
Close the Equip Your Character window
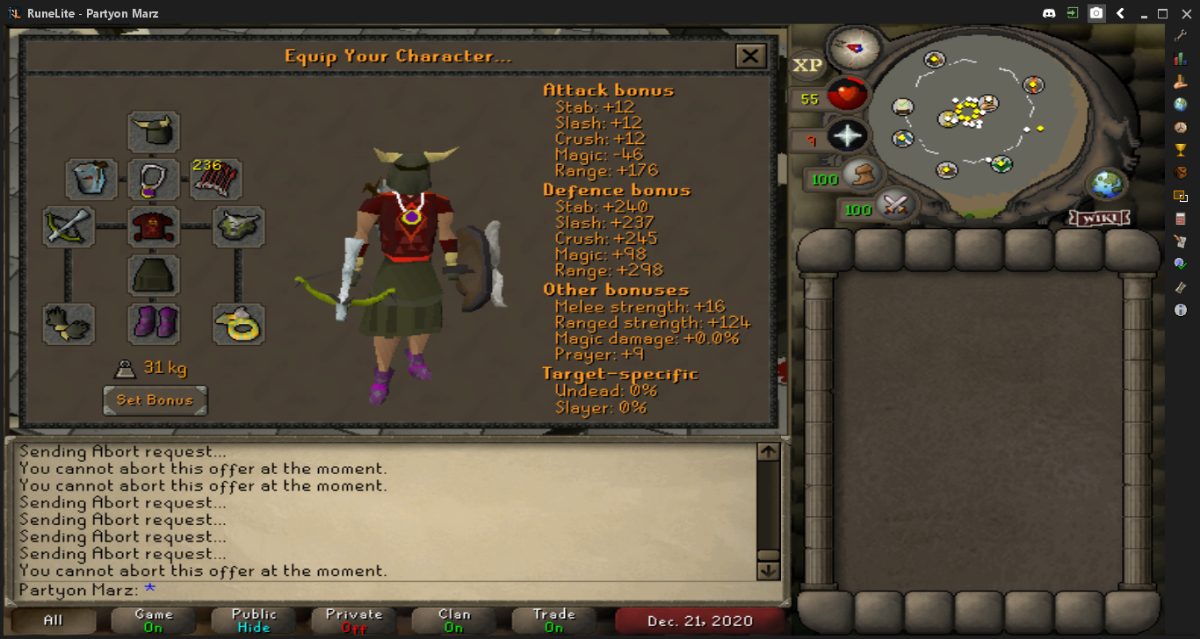tap(750, 56)
